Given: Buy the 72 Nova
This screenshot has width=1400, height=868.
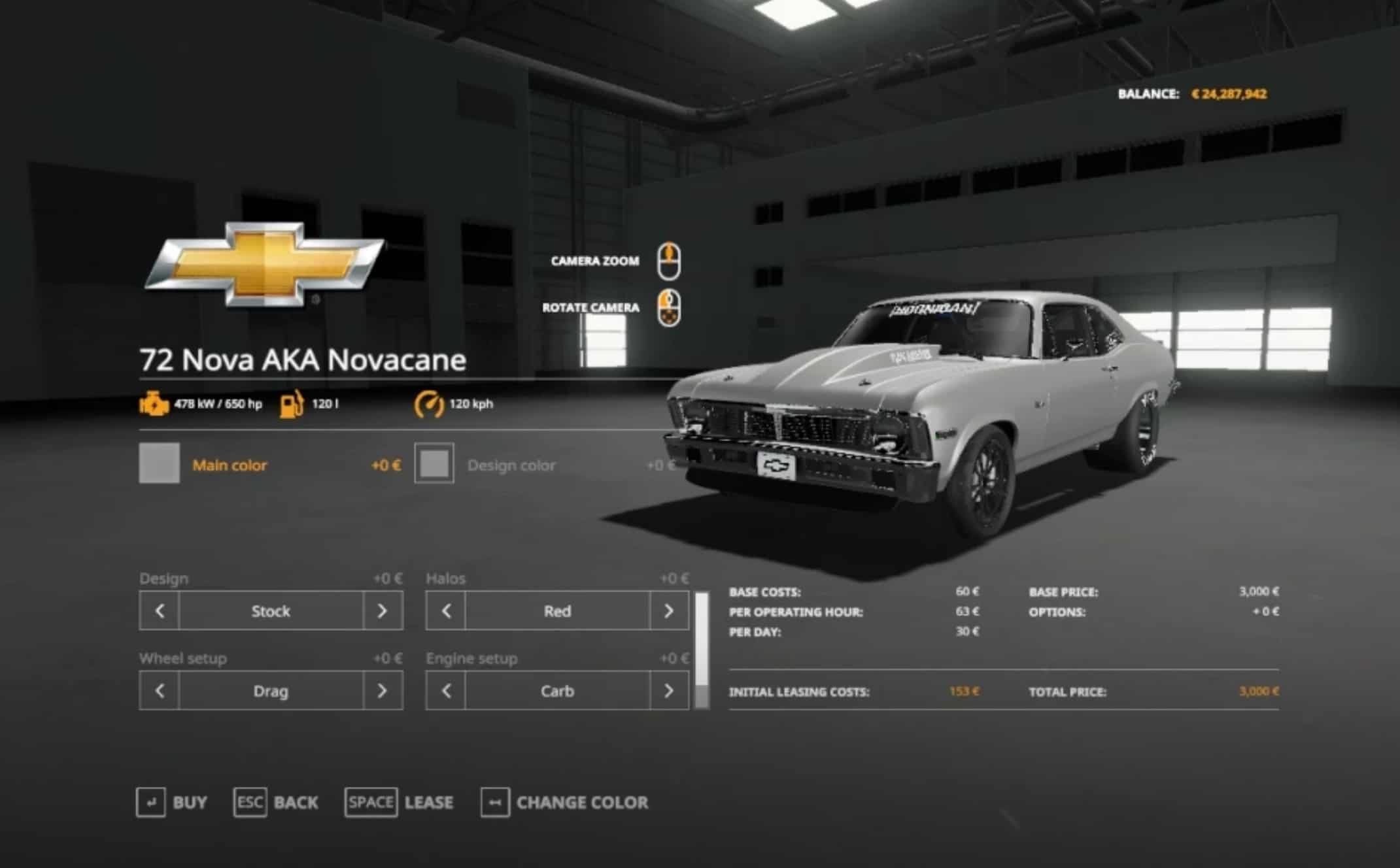Looking at the screenshot, I should pos(172,803).
